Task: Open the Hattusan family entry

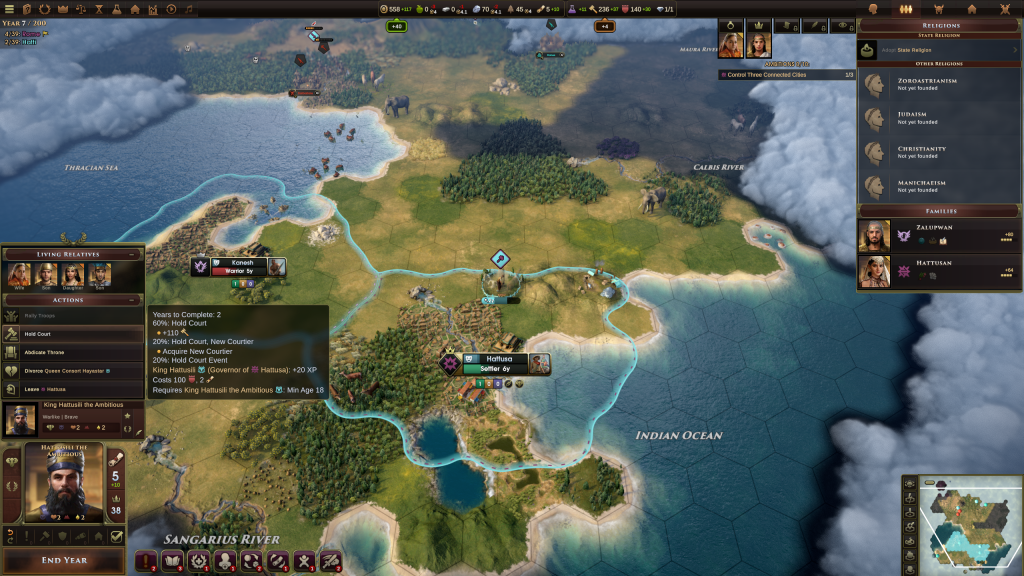Action: [938, 271]
